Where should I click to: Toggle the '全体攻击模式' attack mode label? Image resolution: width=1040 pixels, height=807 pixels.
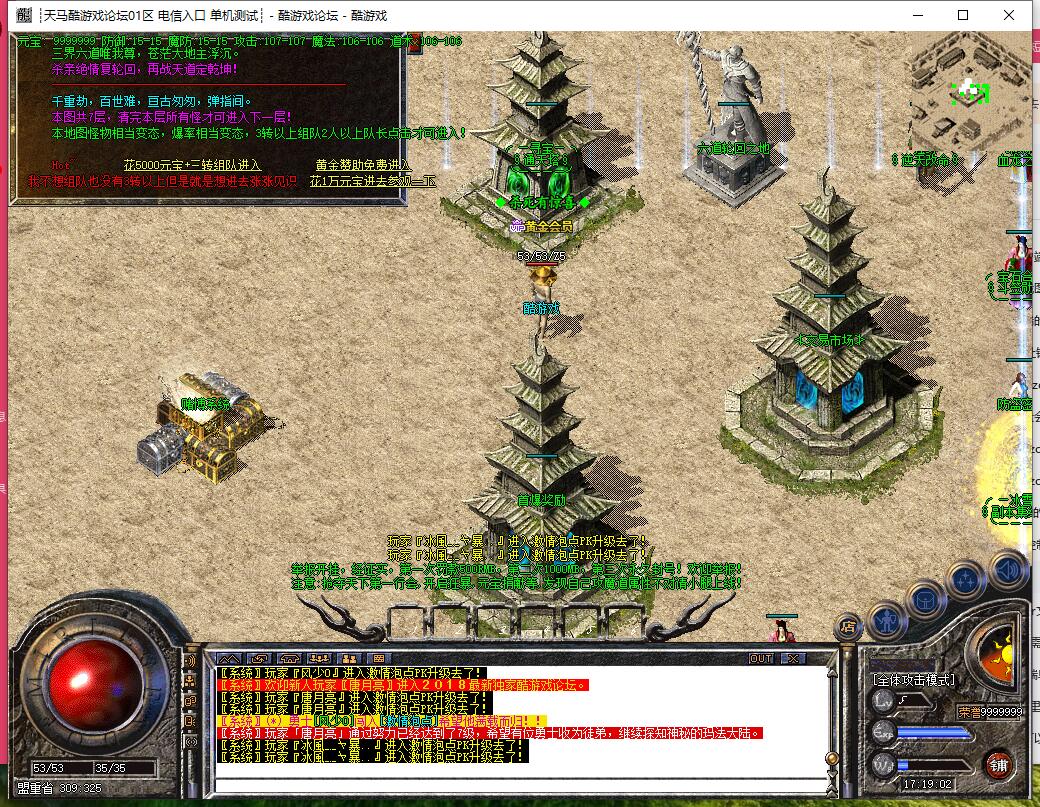coord(913,680)
